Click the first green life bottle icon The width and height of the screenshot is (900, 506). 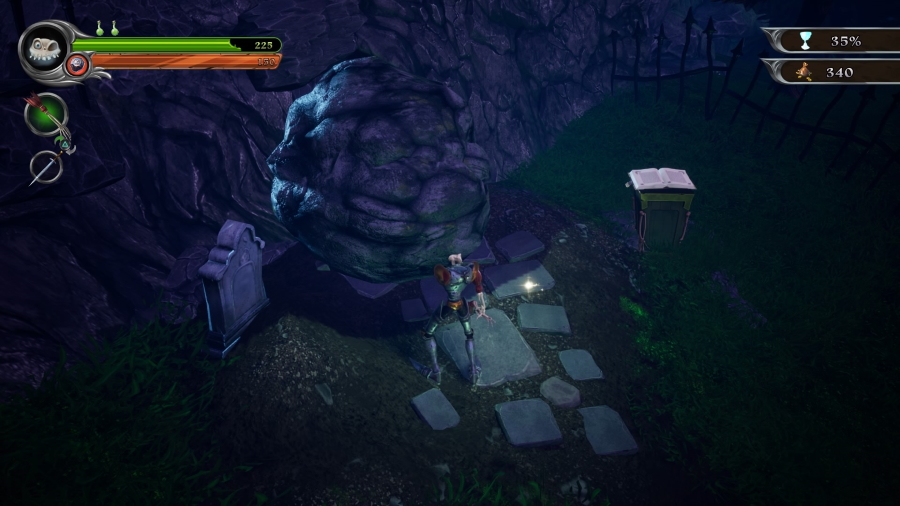pos(100,29)
